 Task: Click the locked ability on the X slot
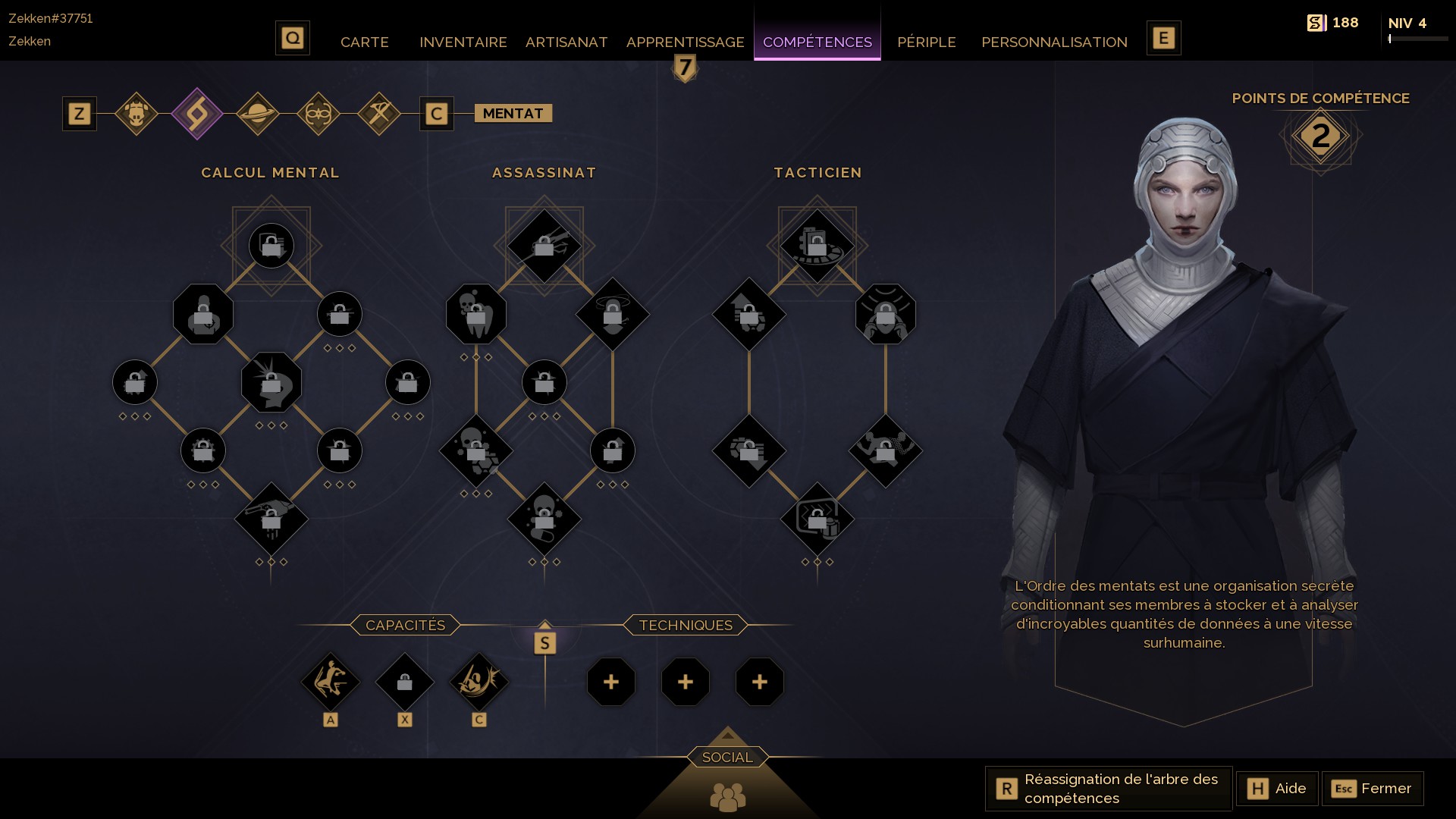tap(405, 682)
